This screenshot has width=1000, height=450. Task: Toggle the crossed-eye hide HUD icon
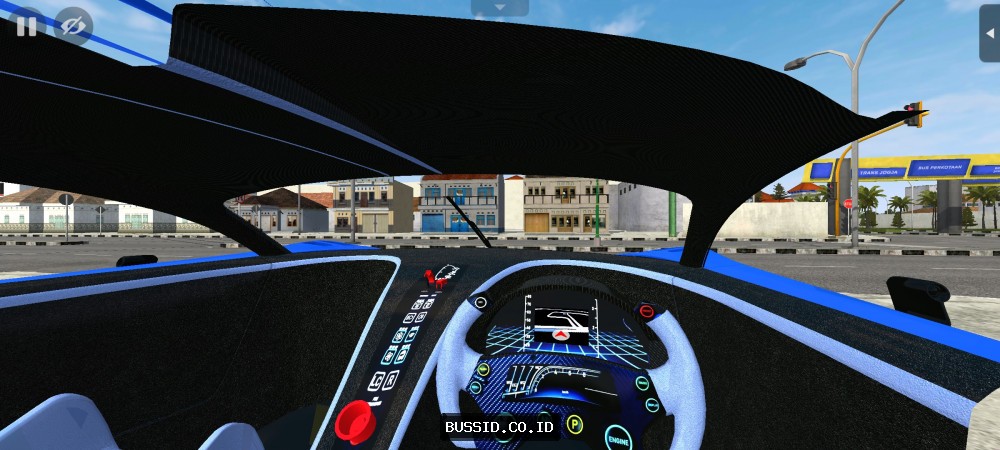tap(73, 25)
